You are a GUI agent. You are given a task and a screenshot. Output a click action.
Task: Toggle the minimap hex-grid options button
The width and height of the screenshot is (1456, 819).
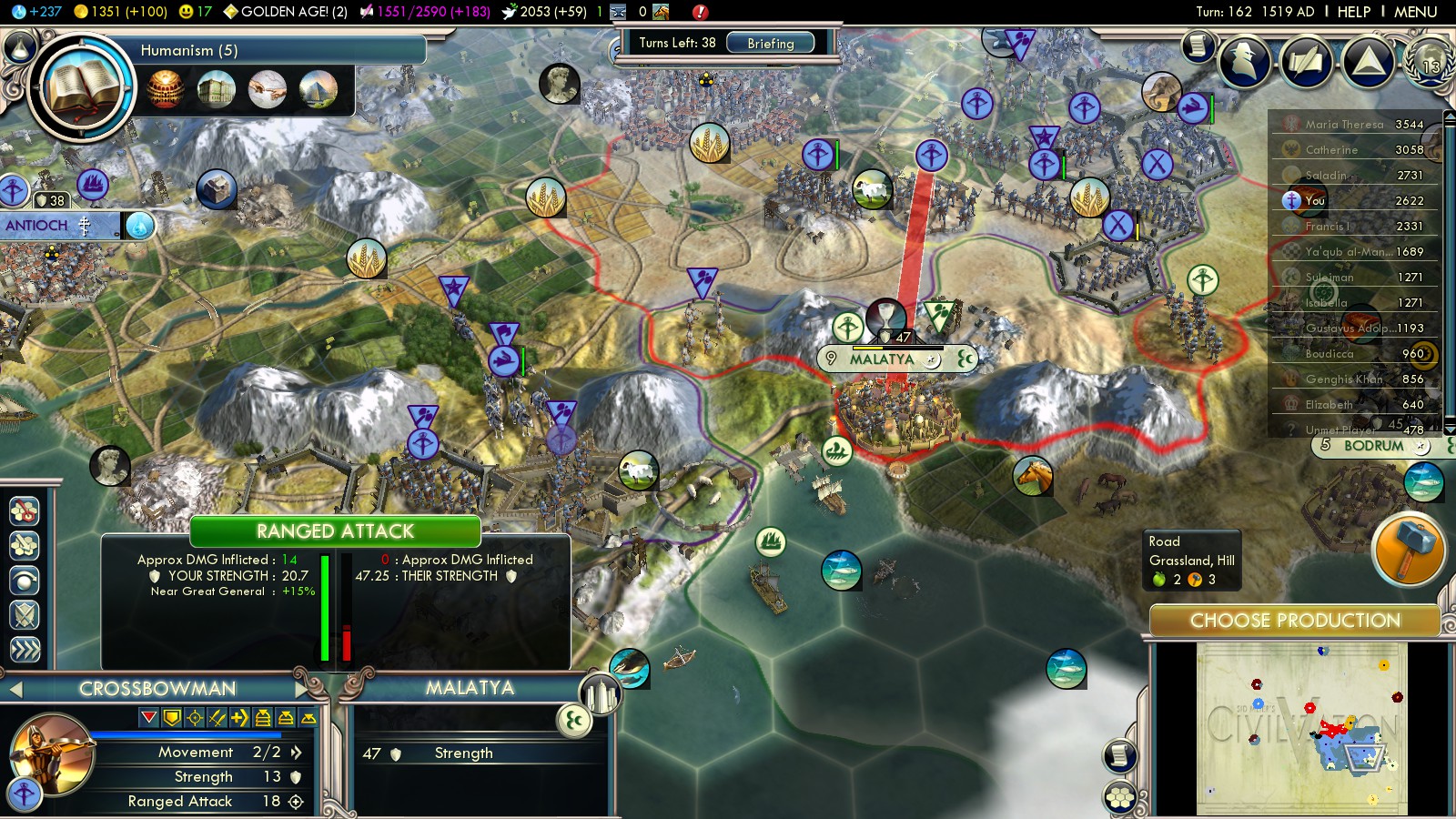(1120, 797)
